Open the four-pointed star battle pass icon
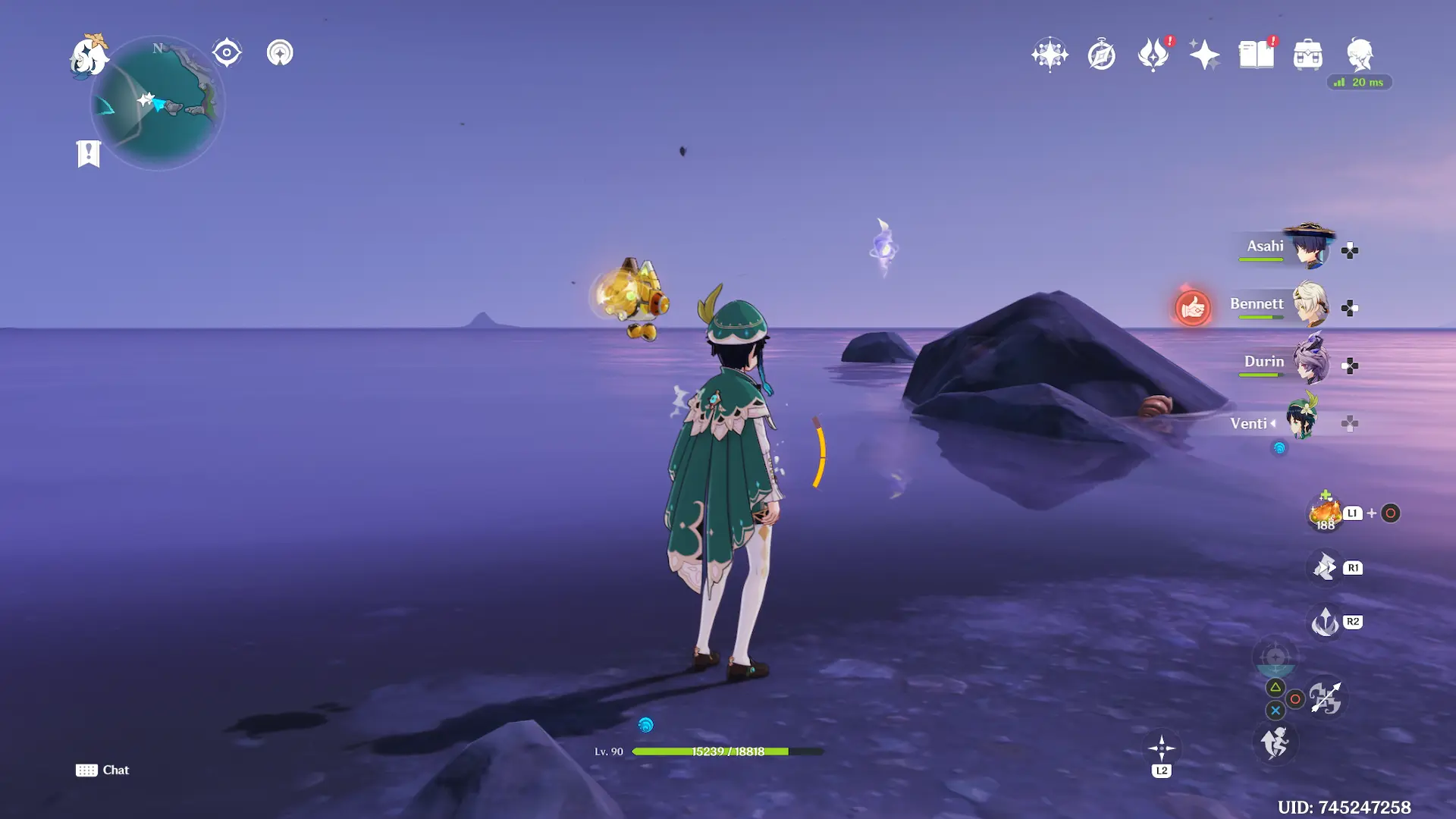This screenshot has height=819, width=1456. [x=1204, y=55]
